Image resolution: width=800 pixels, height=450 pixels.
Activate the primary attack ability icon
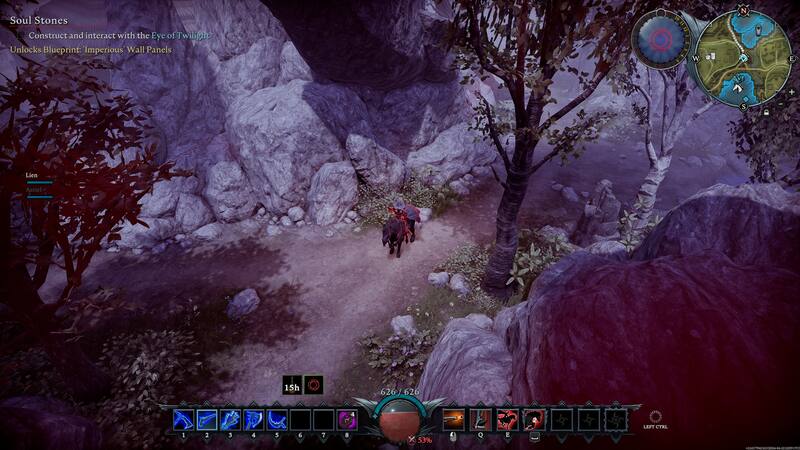pyautogui.click(x=453, y=419)
